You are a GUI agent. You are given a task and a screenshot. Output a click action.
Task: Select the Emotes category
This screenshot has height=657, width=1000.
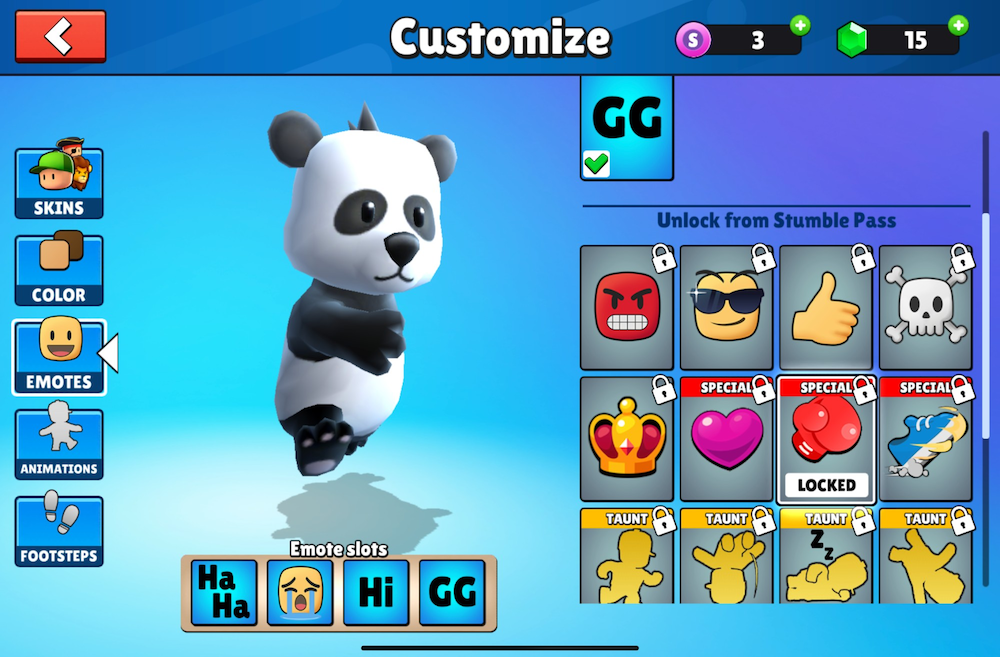[x=59, y=356]
